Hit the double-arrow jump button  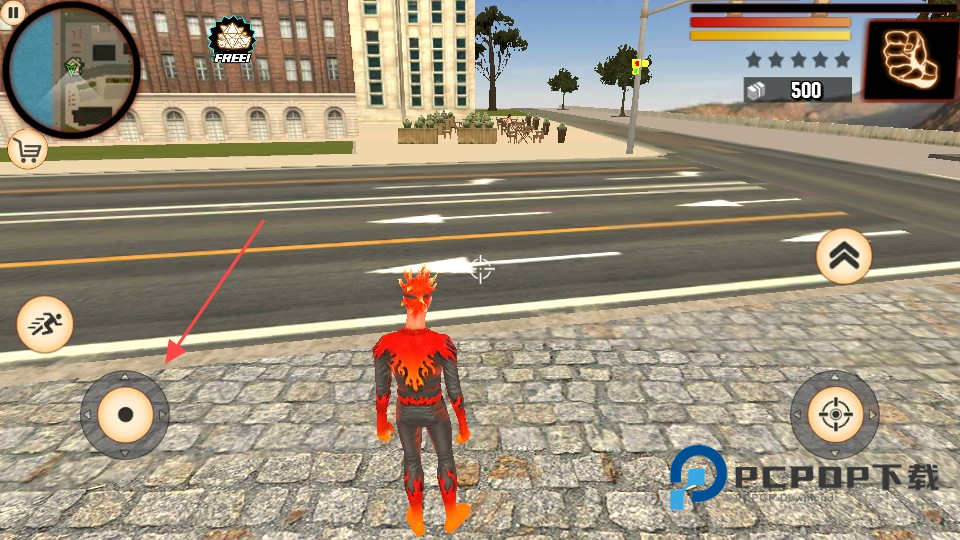pos(844,257)
